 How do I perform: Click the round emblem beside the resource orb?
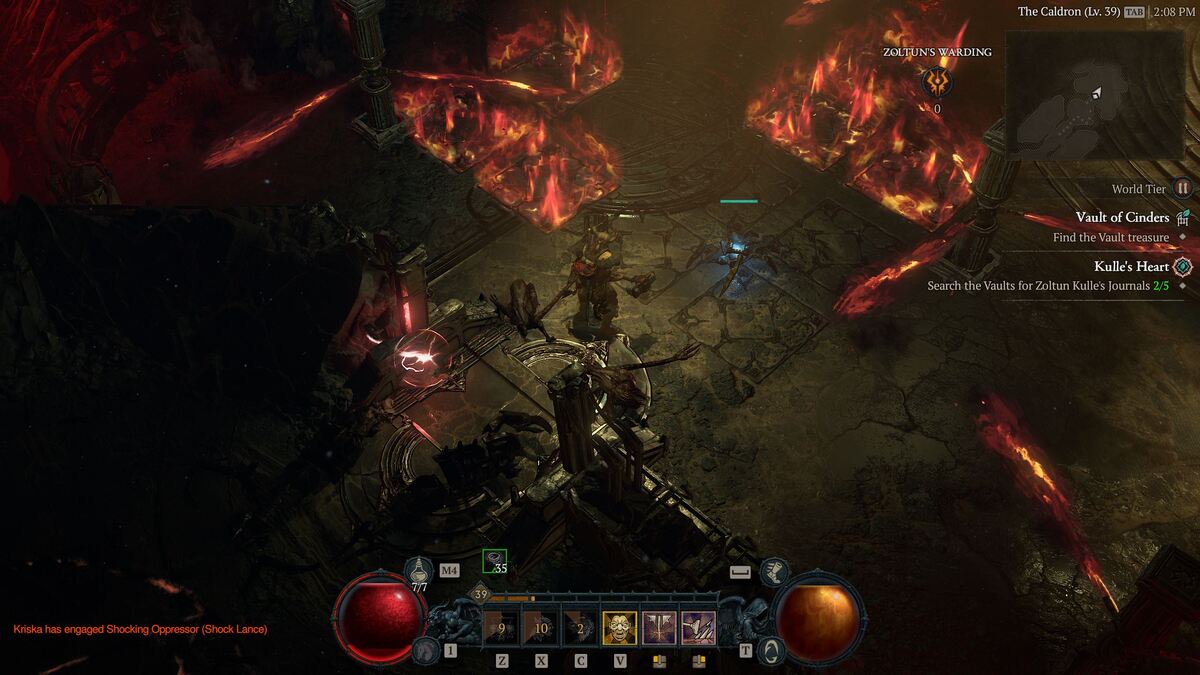(x=770, y=651)
